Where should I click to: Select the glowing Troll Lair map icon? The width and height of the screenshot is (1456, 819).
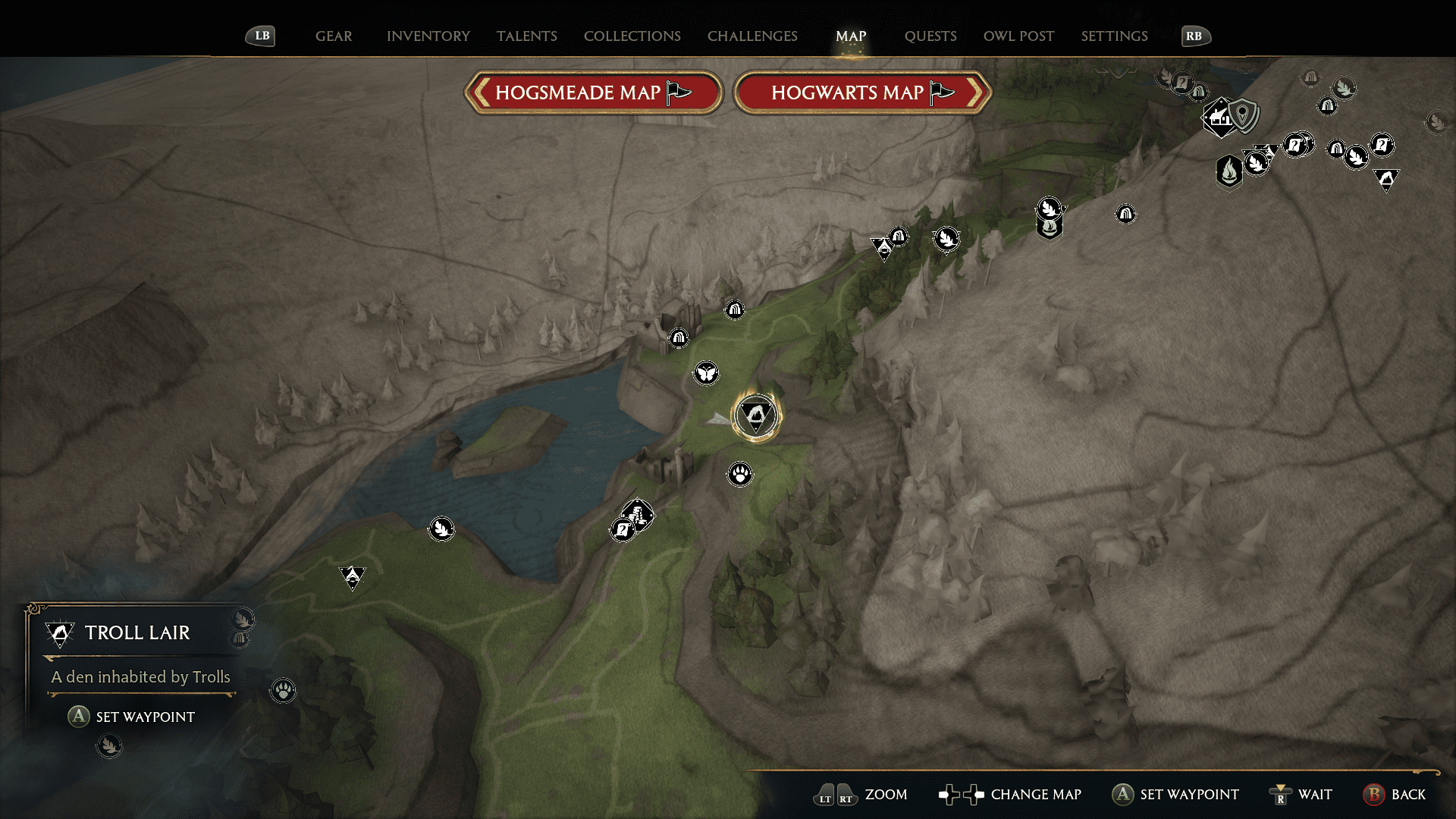[x=756, y=415]
